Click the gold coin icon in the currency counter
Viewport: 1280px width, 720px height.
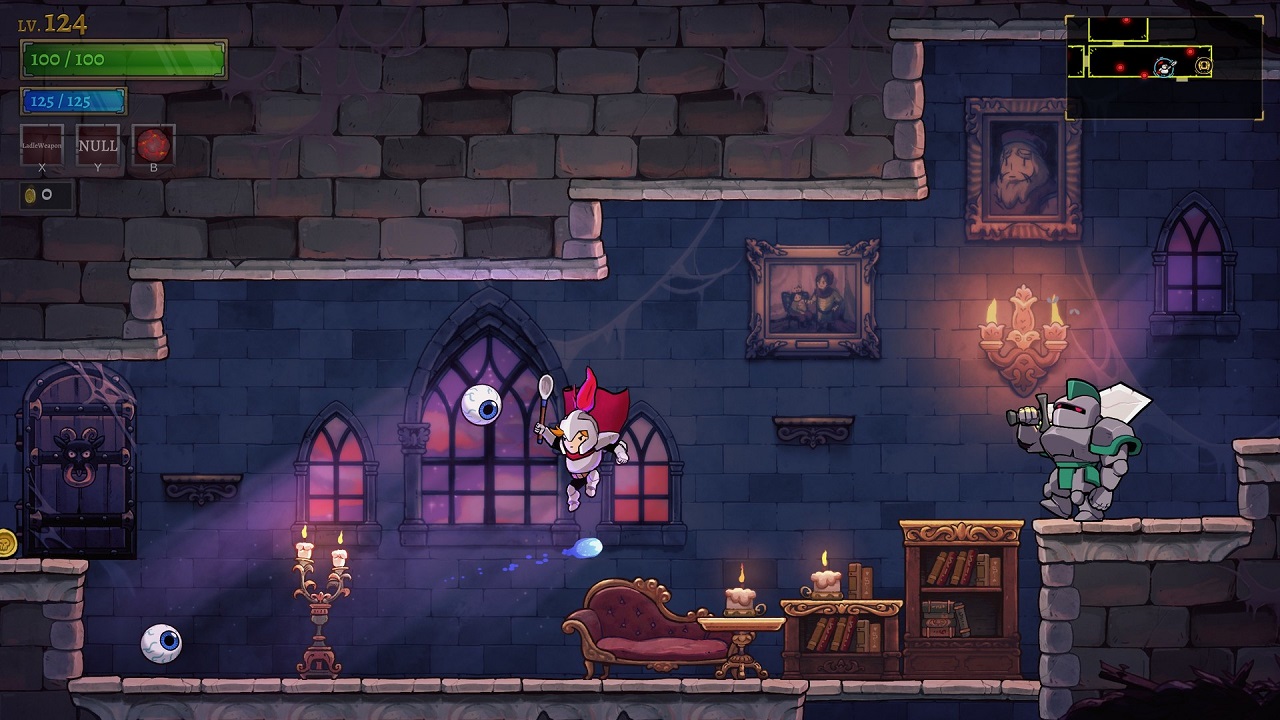tap(29, 195)
